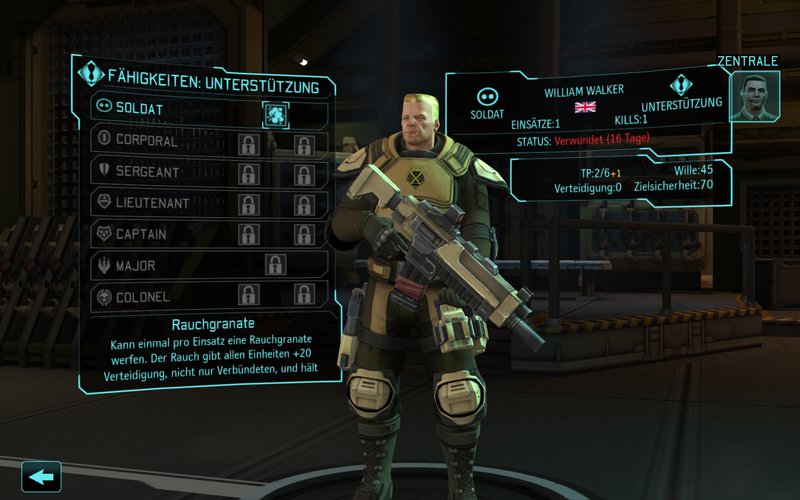Click the locked Major ability
This screenshot has height=500, width=800.
pos(276,266)
